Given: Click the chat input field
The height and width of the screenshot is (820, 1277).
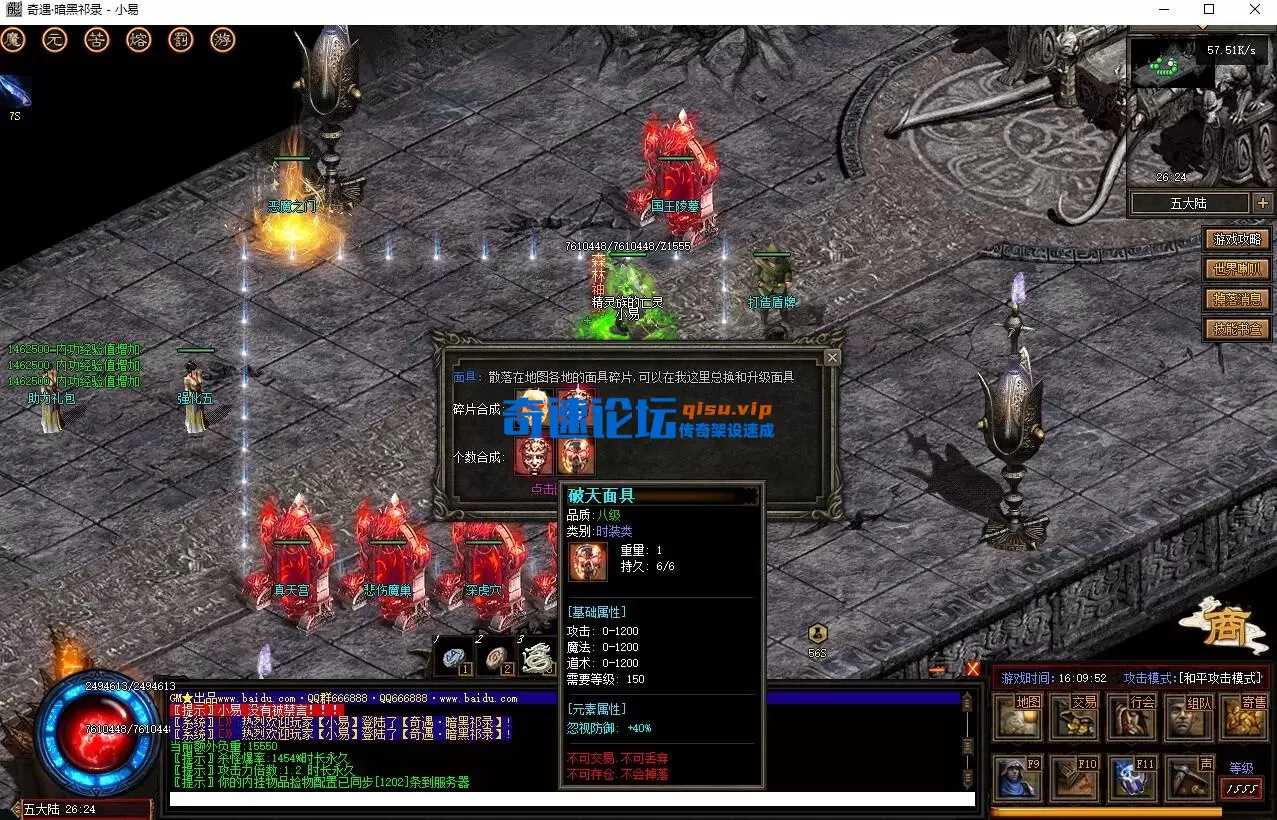Looking at the screenshot, I should point(570,800).
